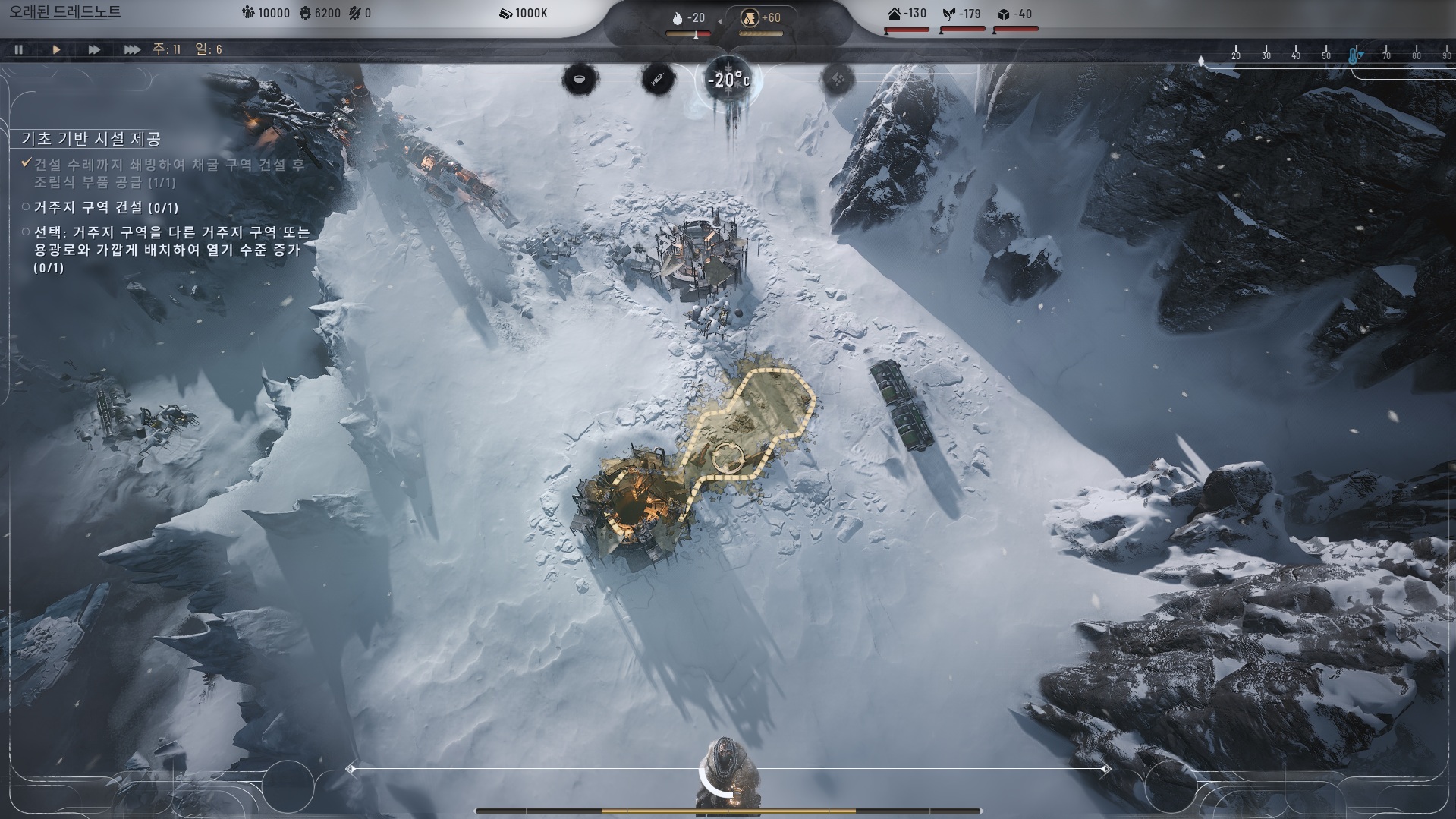Set game speed to double fast-forward

[94, 49]
